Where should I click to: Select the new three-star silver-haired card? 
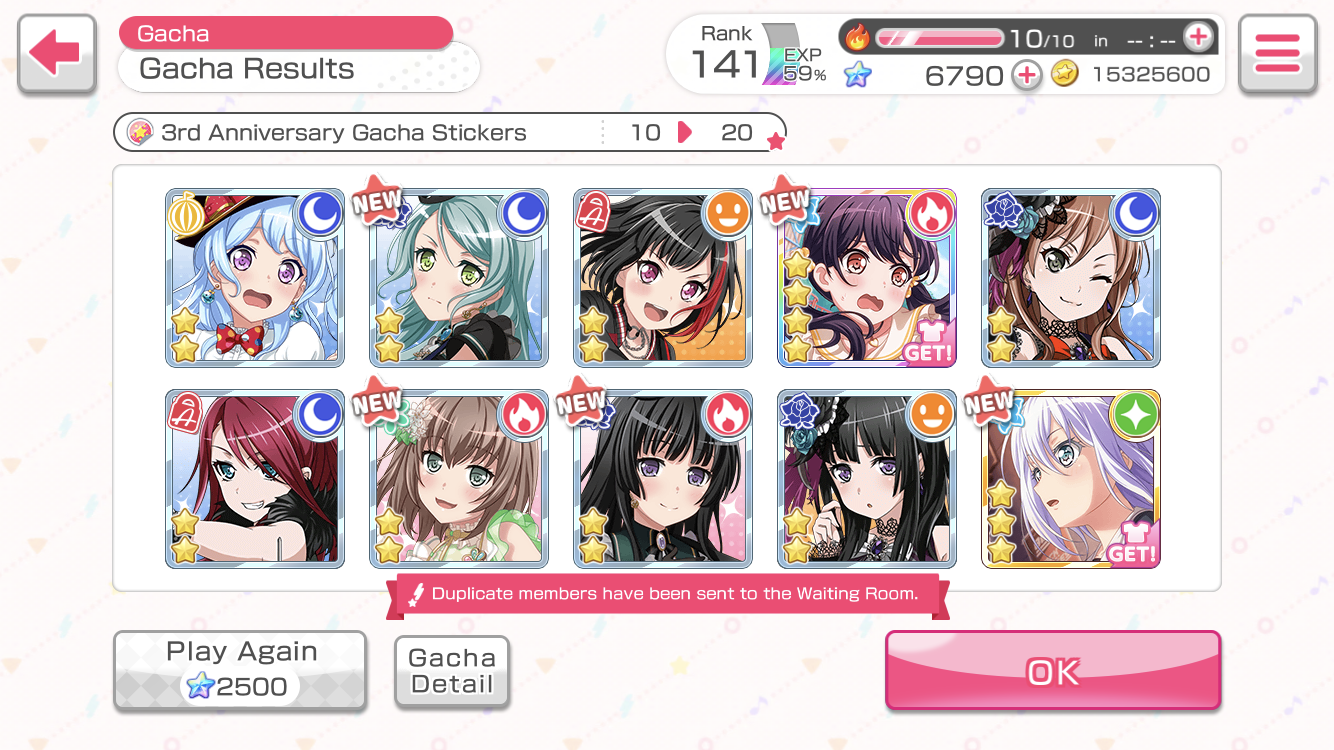[1071, 479]
